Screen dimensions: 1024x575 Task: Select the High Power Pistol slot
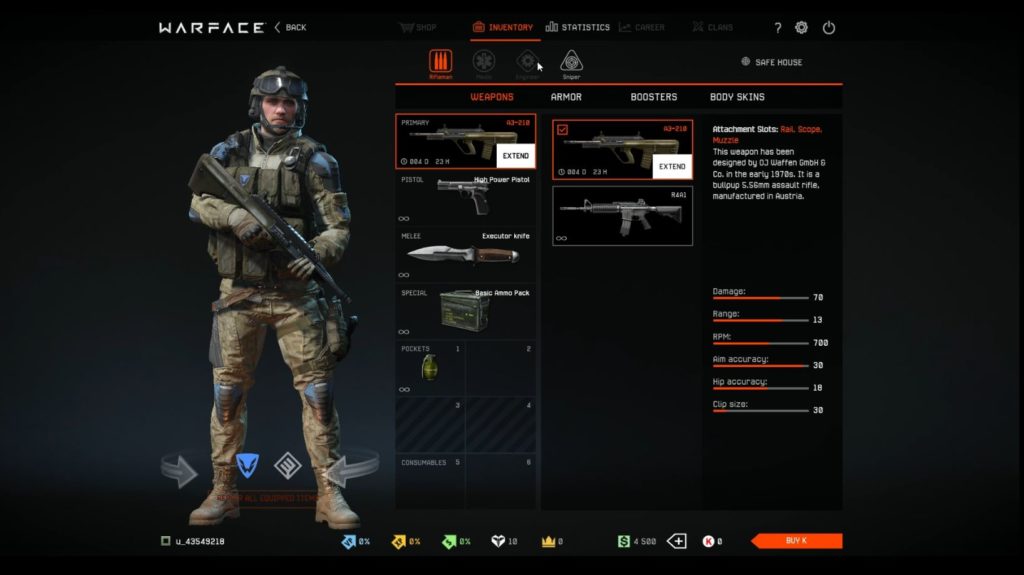[x=465, y=198]
